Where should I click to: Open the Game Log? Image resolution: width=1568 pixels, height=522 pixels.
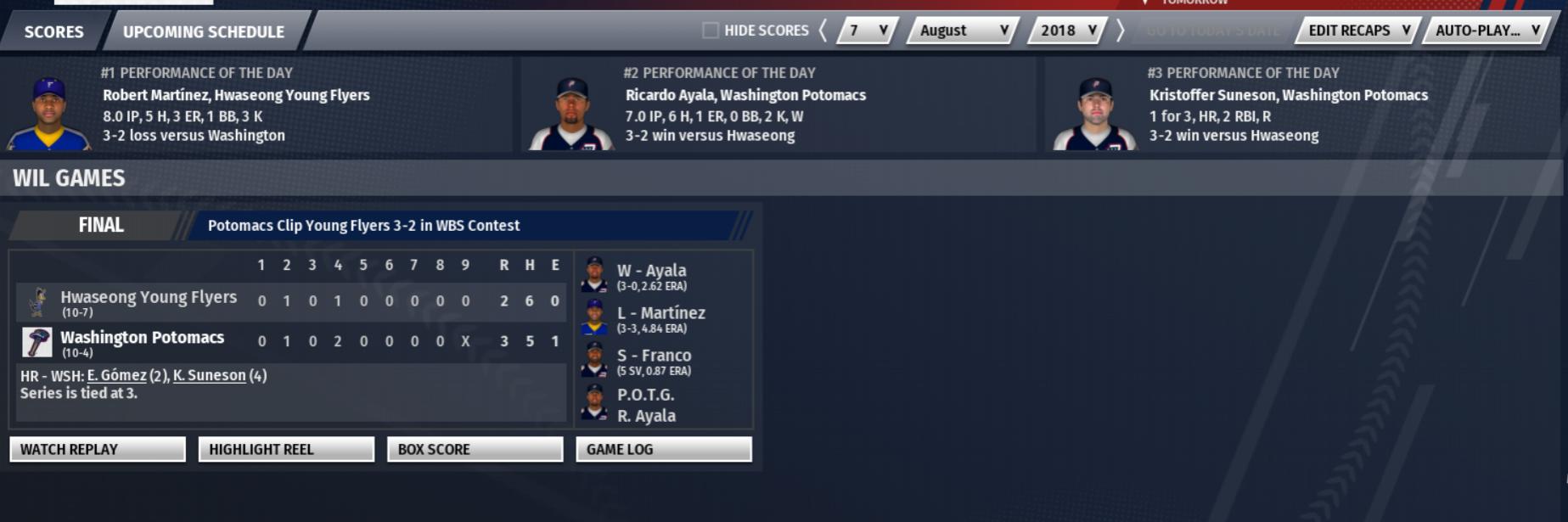coord(663,449)
